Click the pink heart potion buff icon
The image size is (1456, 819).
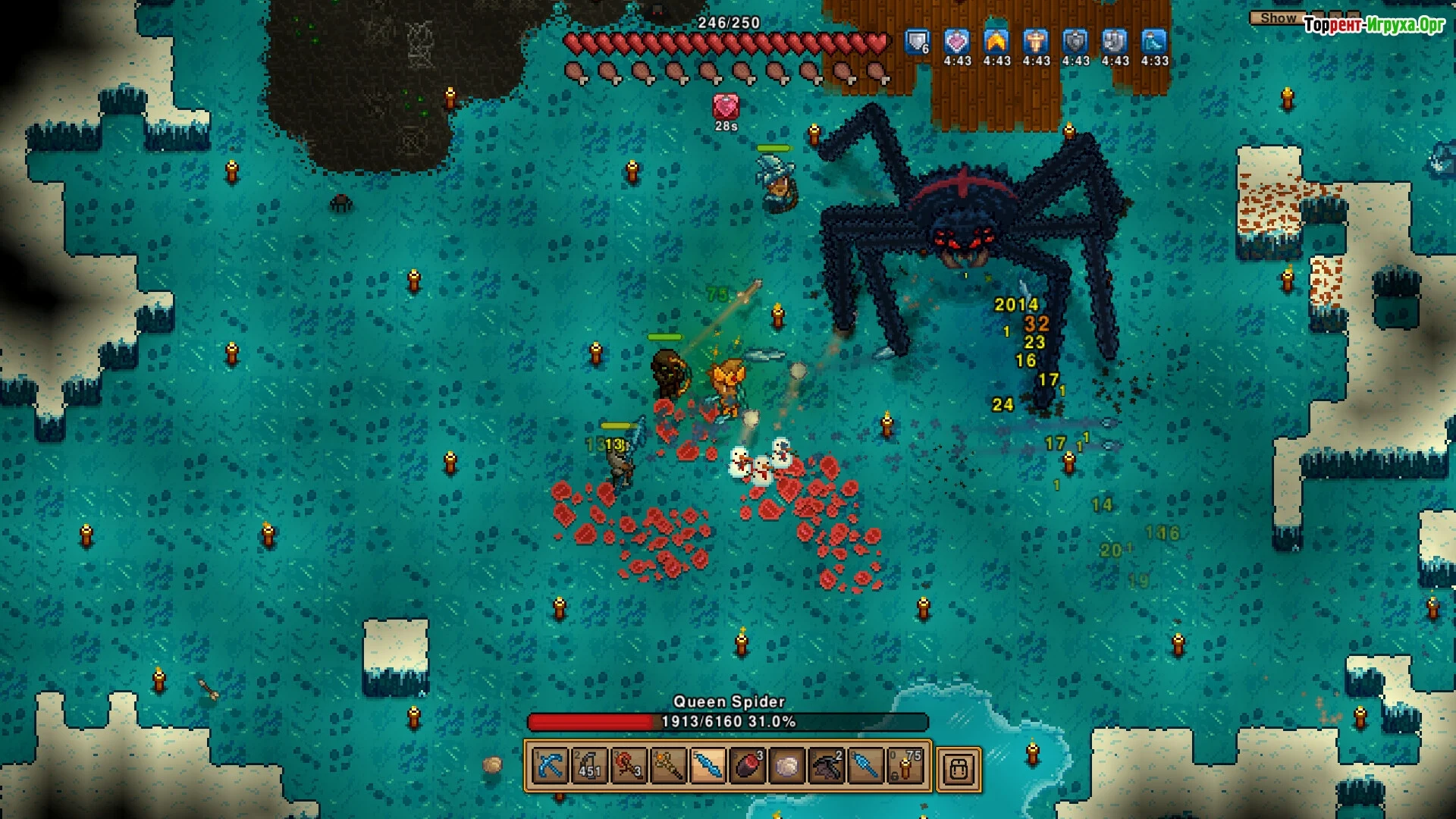click(x=957, y=42)
